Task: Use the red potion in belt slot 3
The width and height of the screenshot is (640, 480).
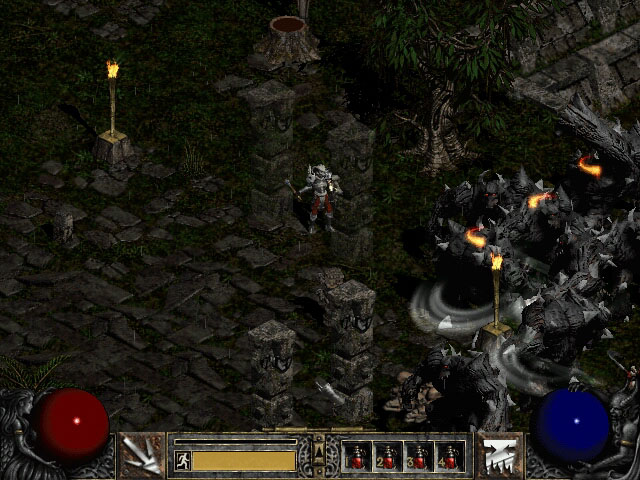Action: 419,457
